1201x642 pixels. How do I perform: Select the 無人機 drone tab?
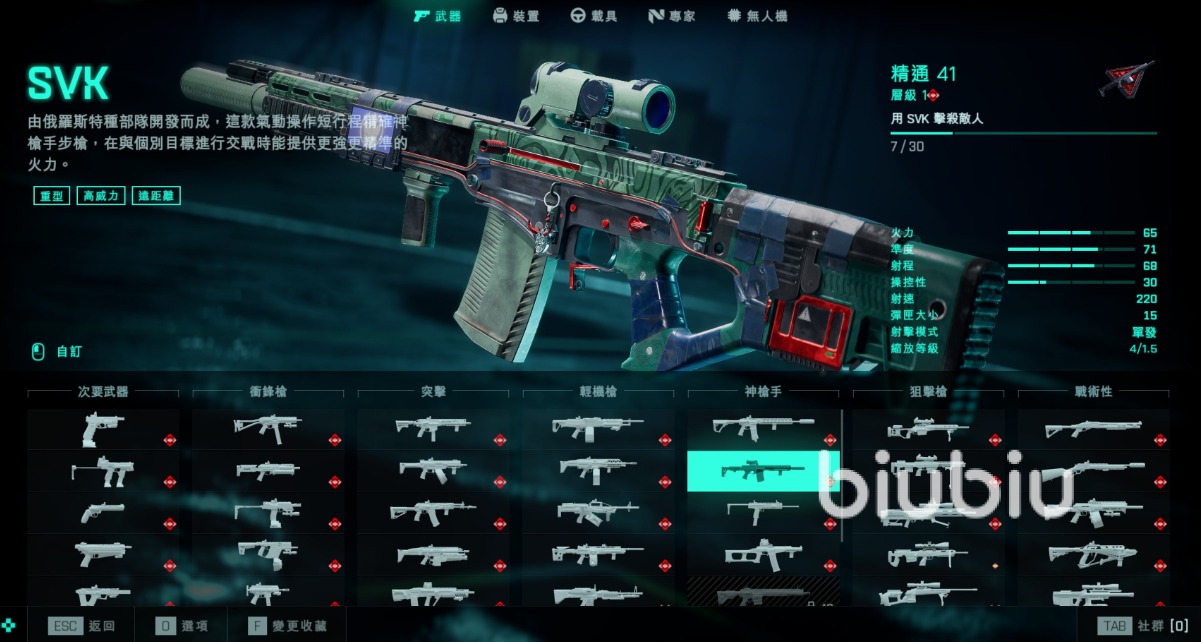coord(757,16)
